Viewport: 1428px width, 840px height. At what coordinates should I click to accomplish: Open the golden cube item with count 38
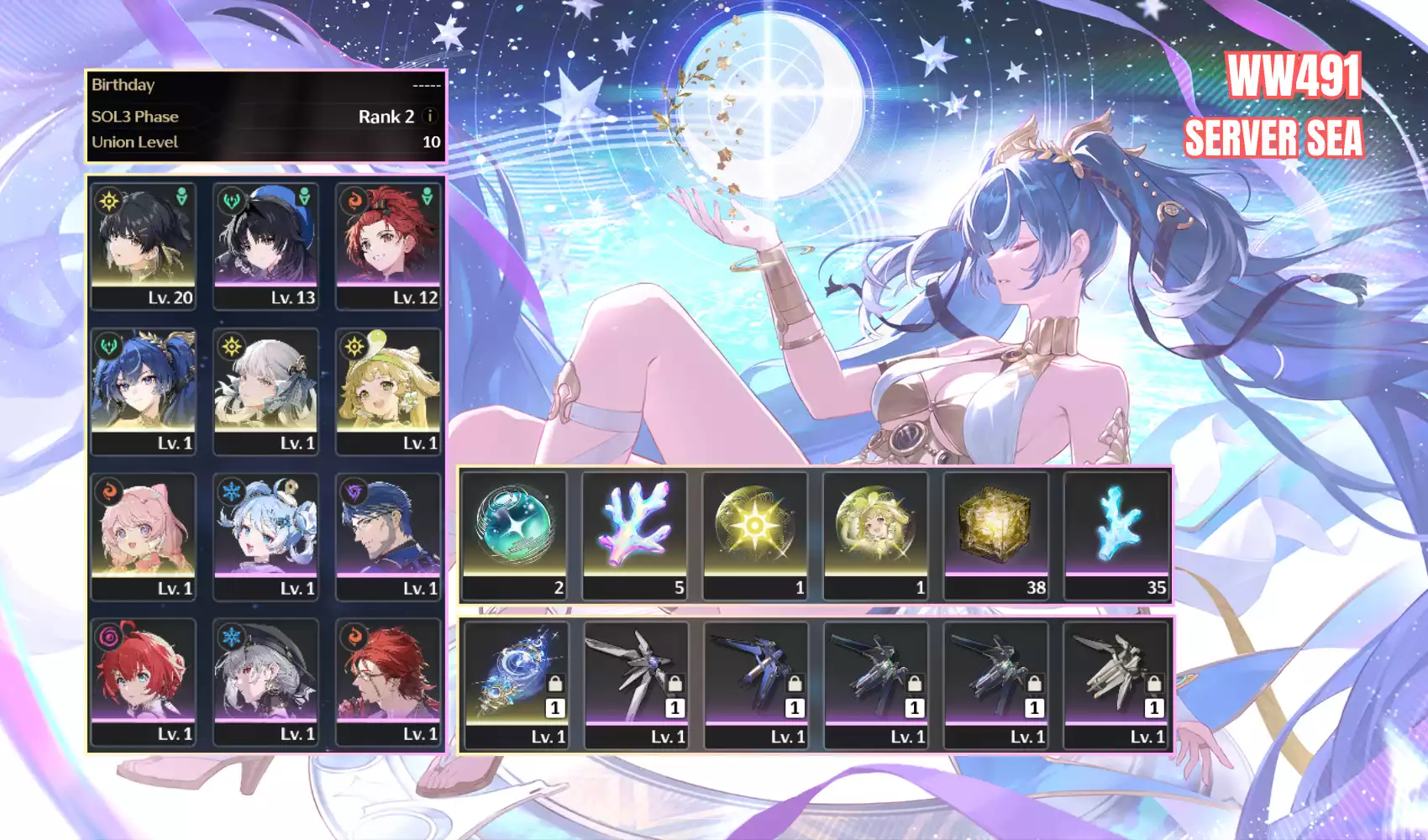[996, 535]
